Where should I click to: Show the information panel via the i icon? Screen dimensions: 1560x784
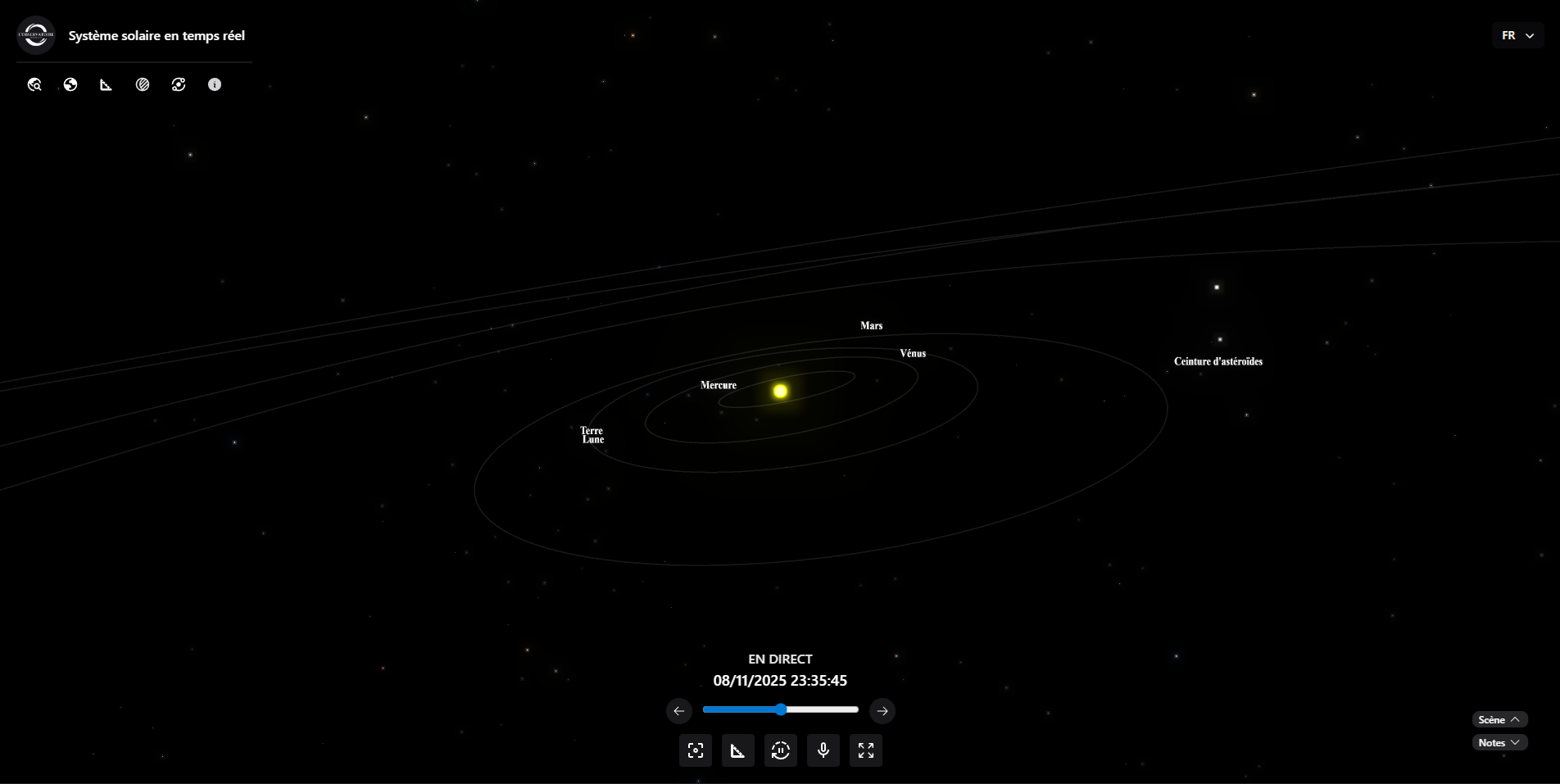[215, 84]
